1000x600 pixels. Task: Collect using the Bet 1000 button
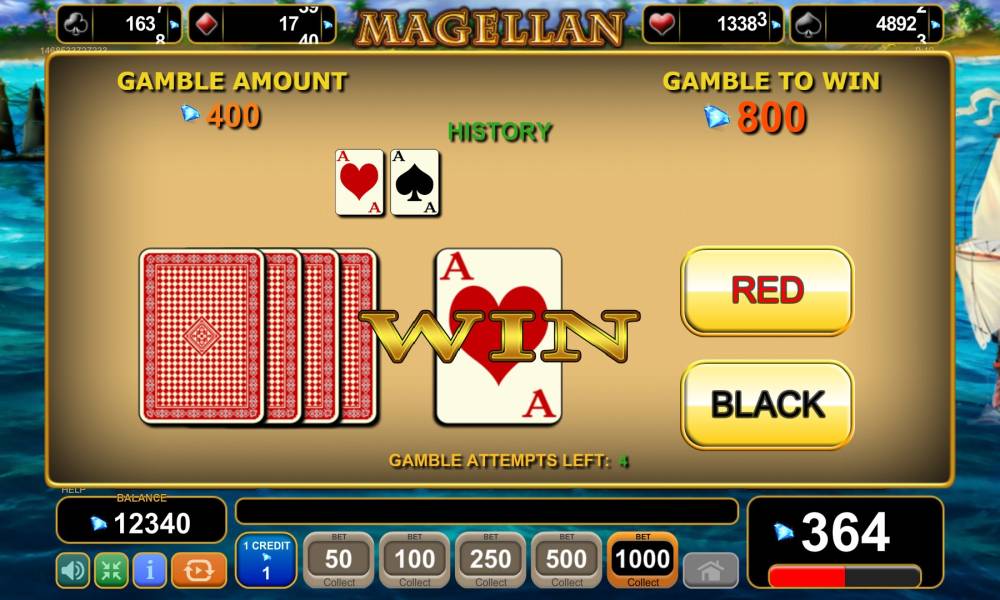point(643,560)
